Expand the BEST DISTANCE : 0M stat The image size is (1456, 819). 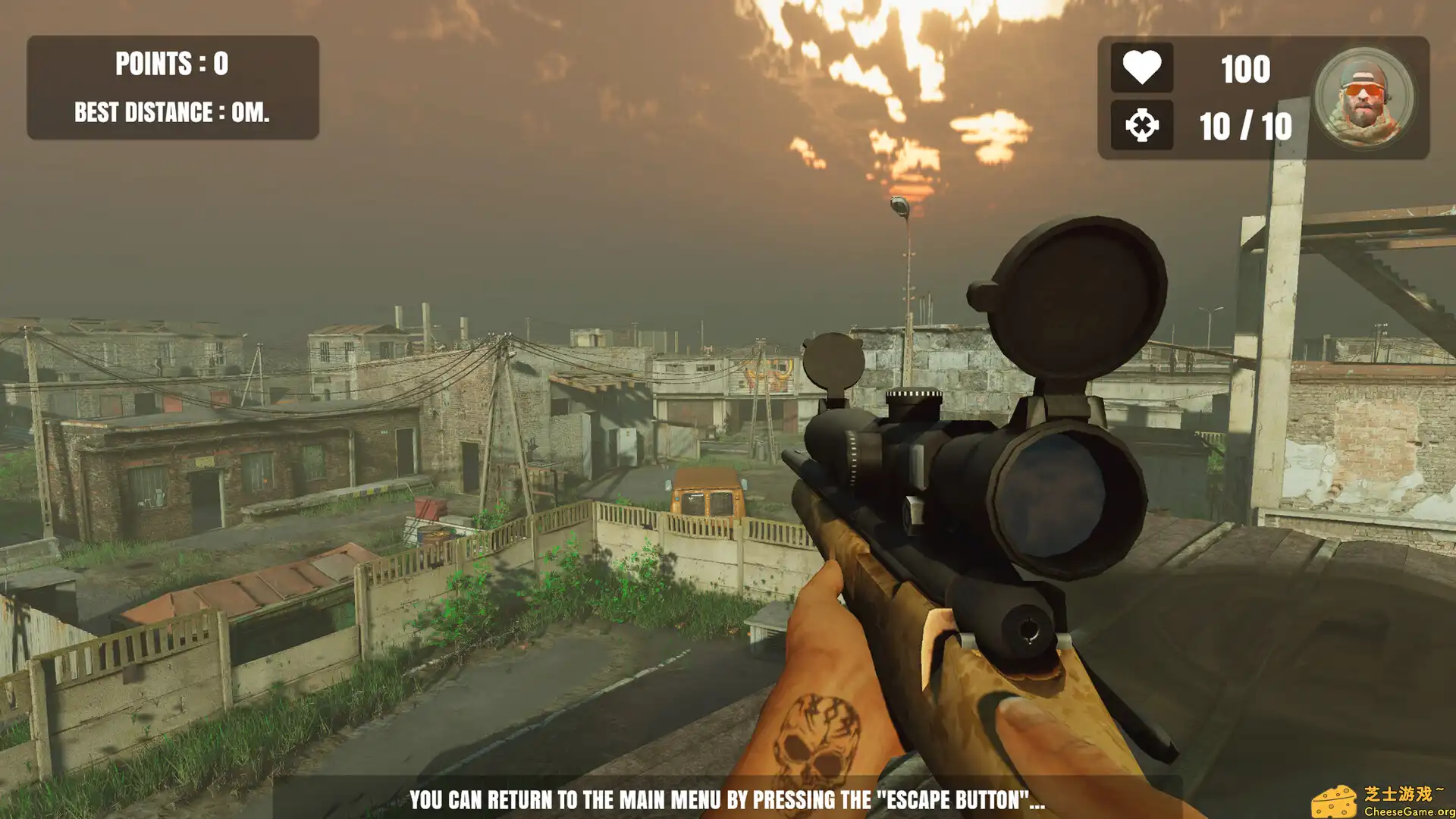point(171,113)
